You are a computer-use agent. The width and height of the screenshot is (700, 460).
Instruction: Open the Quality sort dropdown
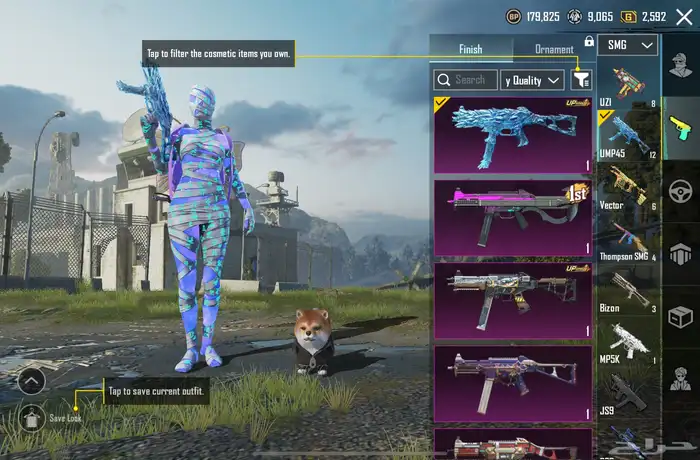pyautogui.click(x=532, y=80)
